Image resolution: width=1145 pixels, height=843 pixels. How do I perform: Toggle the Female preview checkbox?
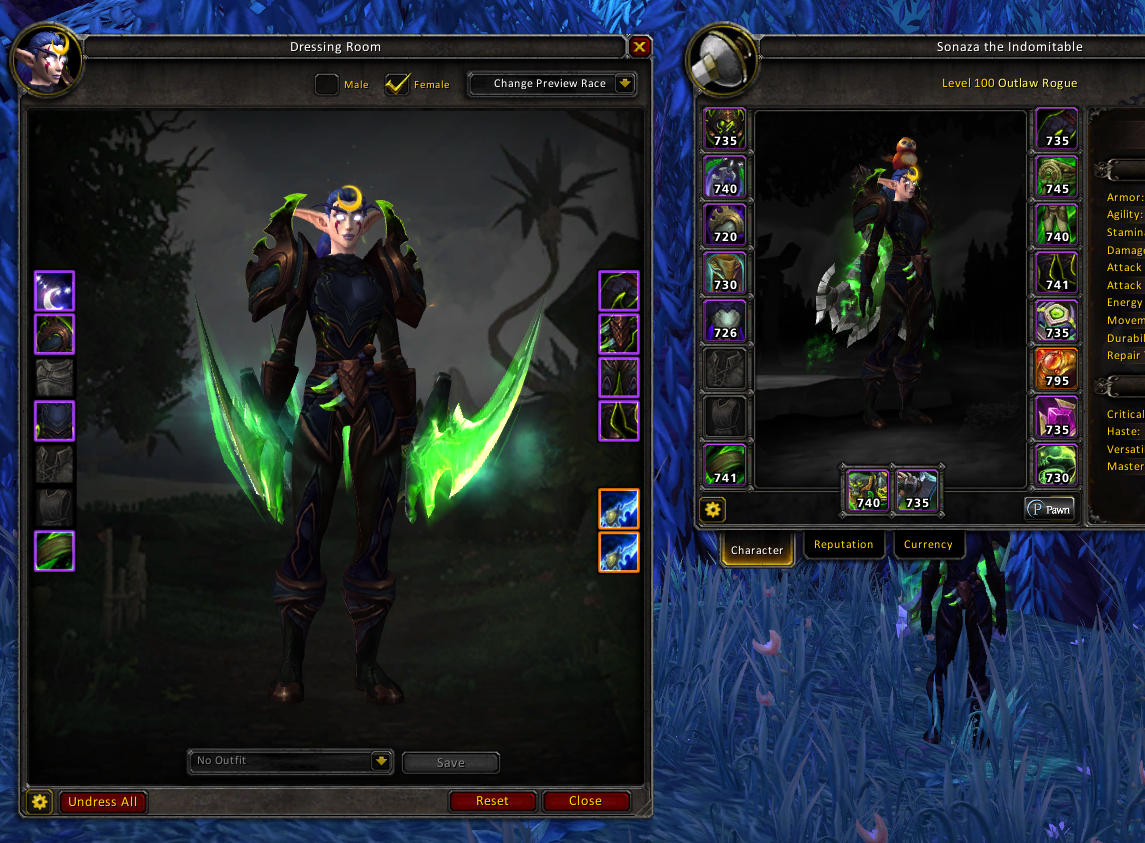pyautogui.click(x=397, y=84)
